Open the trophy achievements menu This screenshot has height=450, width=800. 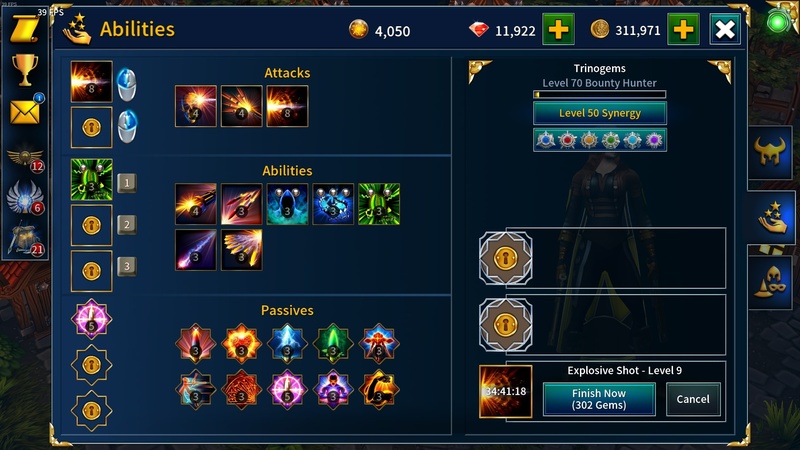click(24, 69)
